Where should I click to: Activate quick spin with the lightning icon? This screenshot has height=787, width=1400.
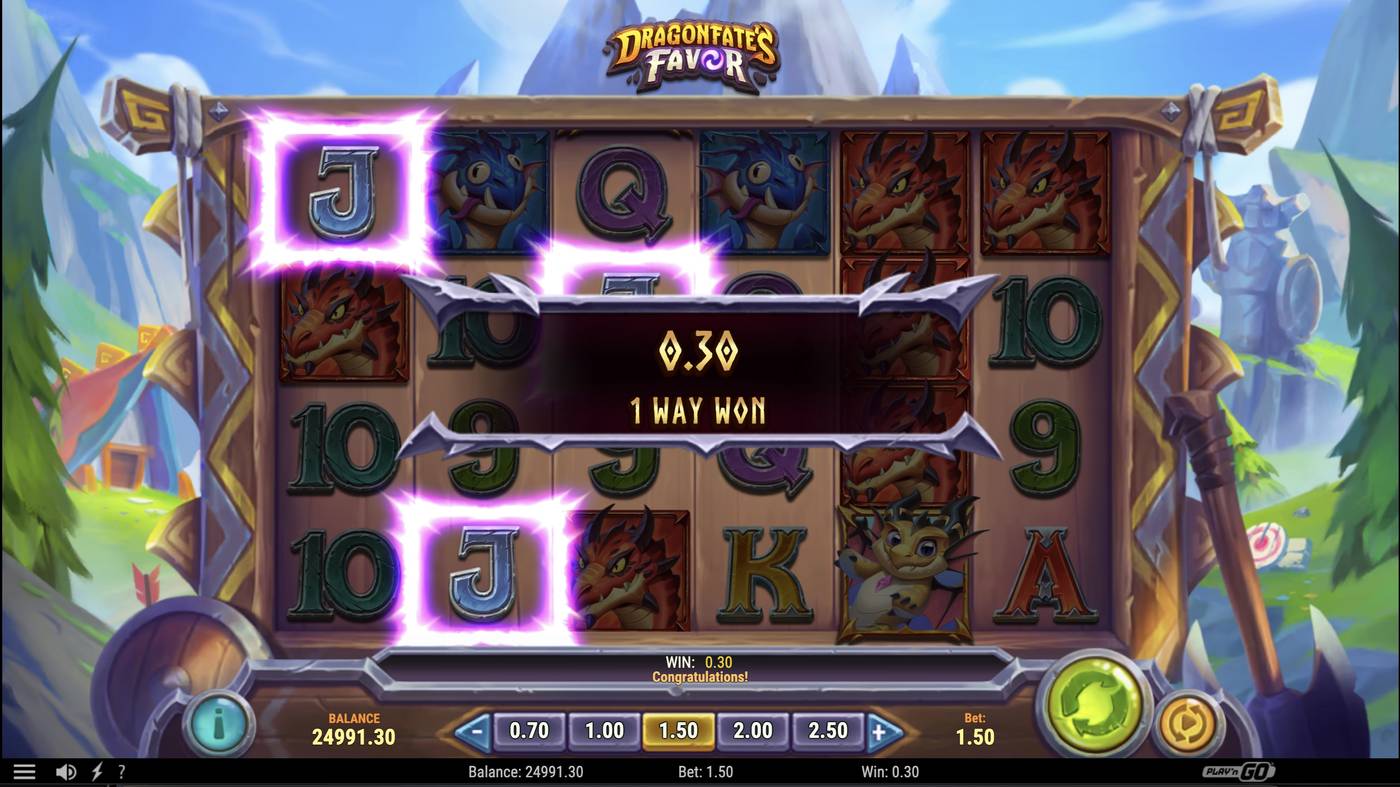[x=96, y=771]
